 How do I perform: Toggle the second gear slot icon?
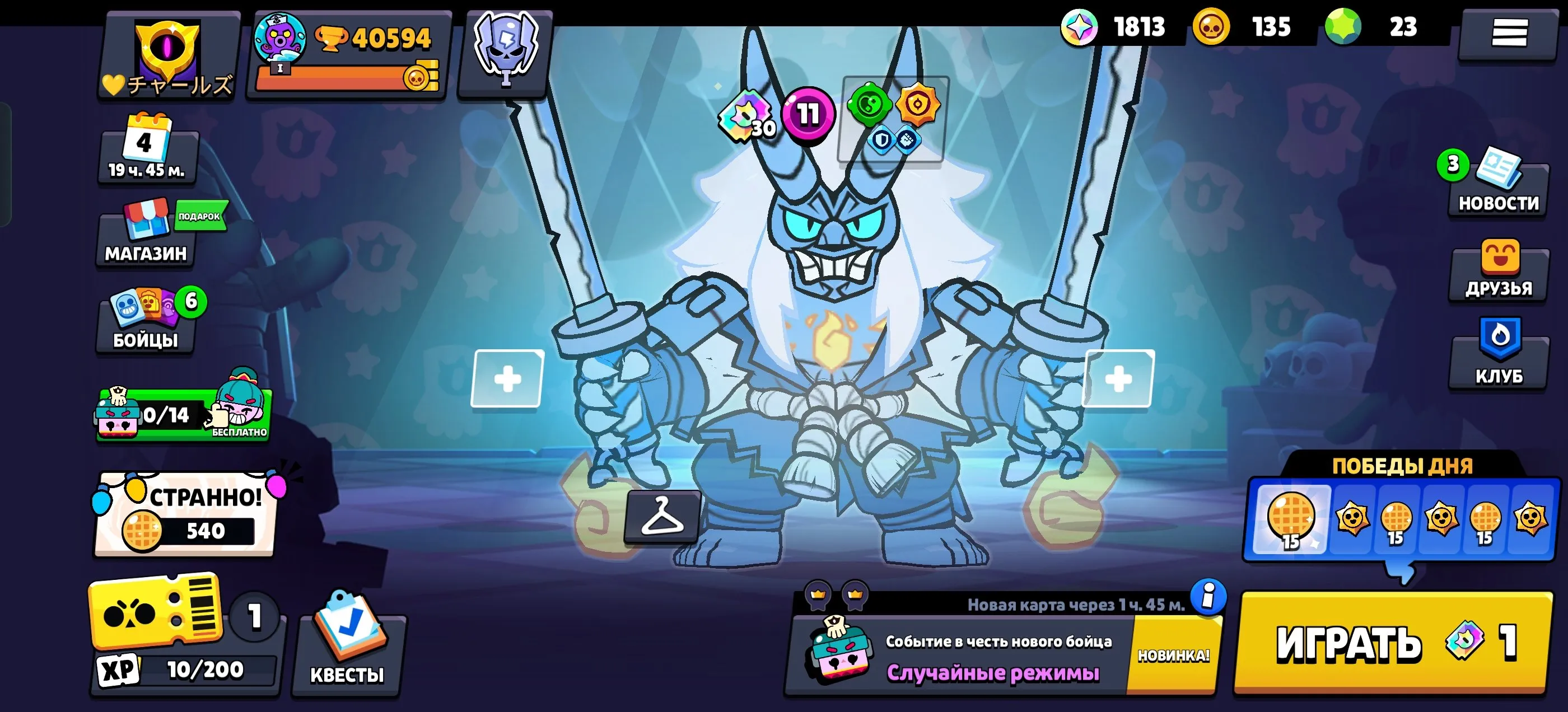point(908,140)
